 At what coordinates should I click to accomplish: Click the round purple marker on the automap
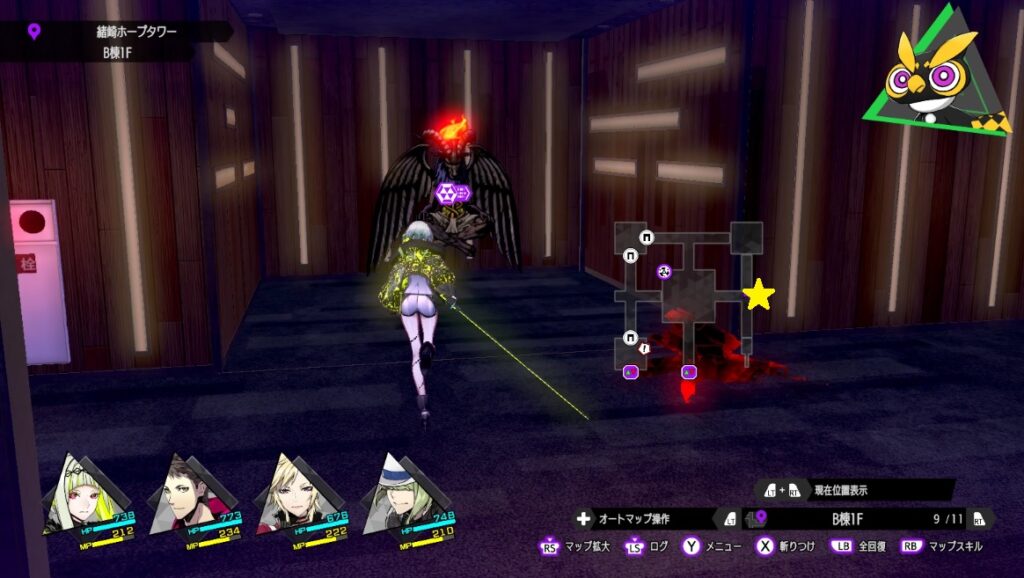pos(663,271)
